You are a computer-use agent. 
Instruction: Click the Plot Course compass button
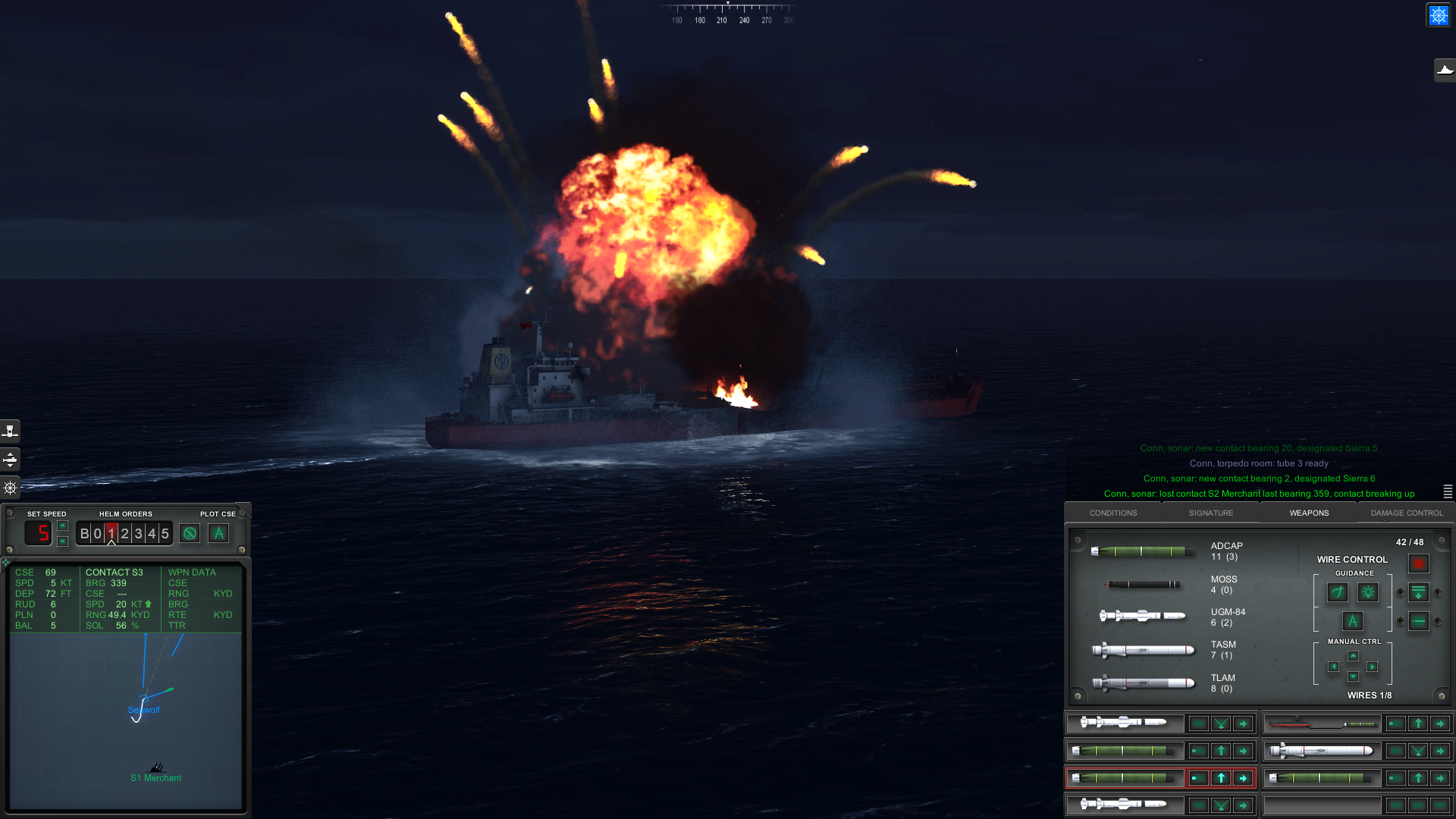[218, 534]
